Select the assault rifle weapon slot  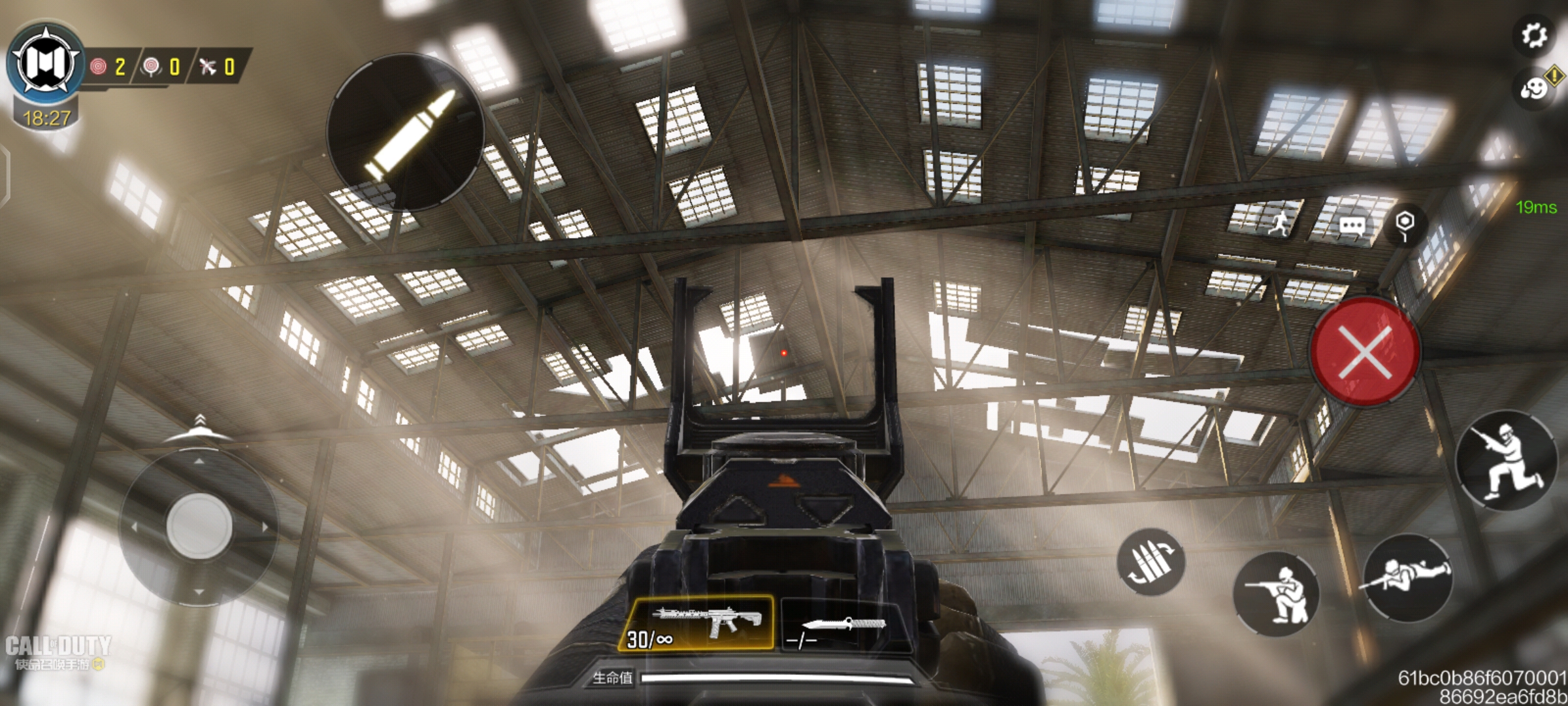coord(696,624)
